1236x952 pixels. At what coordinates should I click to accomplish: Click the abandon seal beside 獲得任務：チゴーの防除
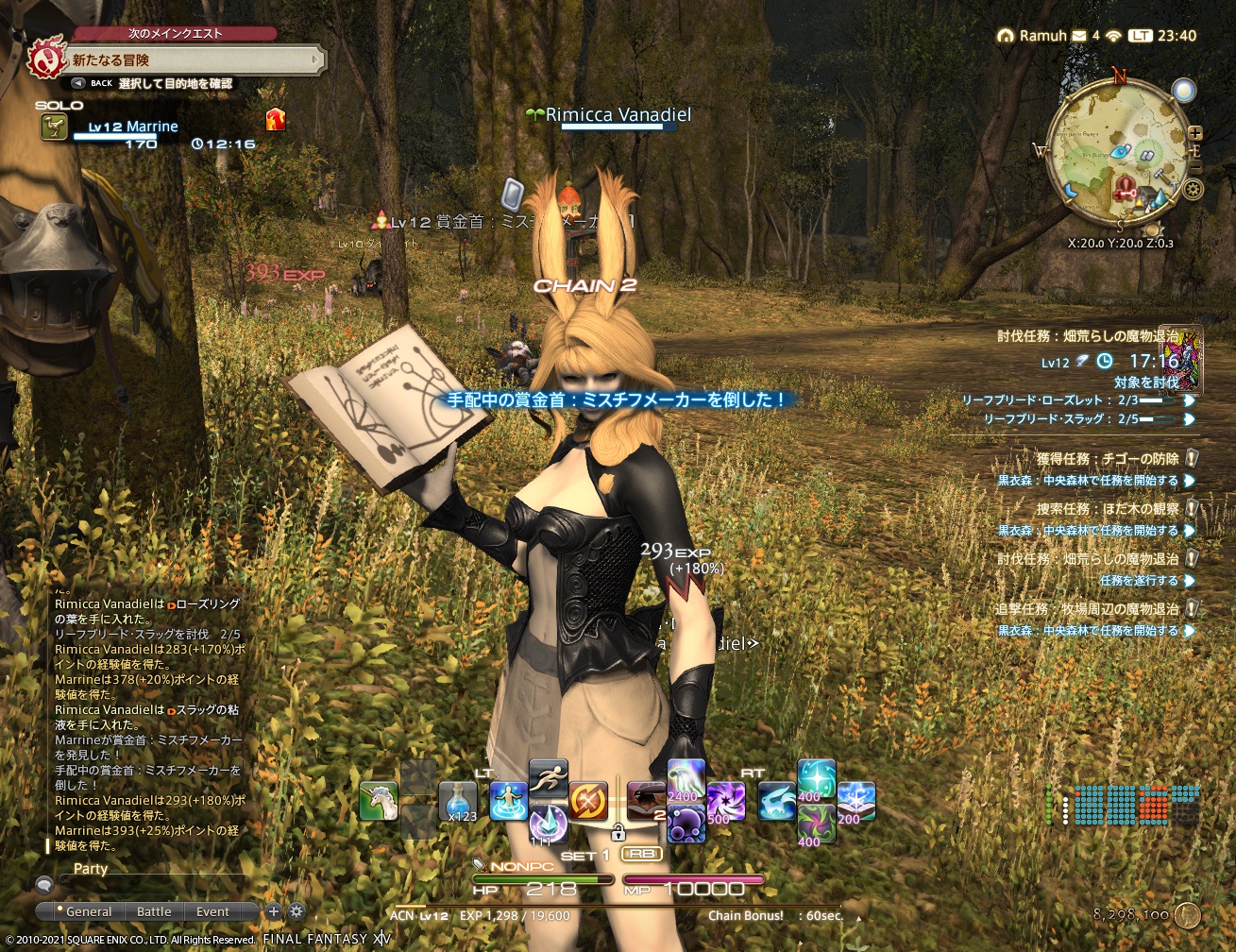click(1192, 458)
